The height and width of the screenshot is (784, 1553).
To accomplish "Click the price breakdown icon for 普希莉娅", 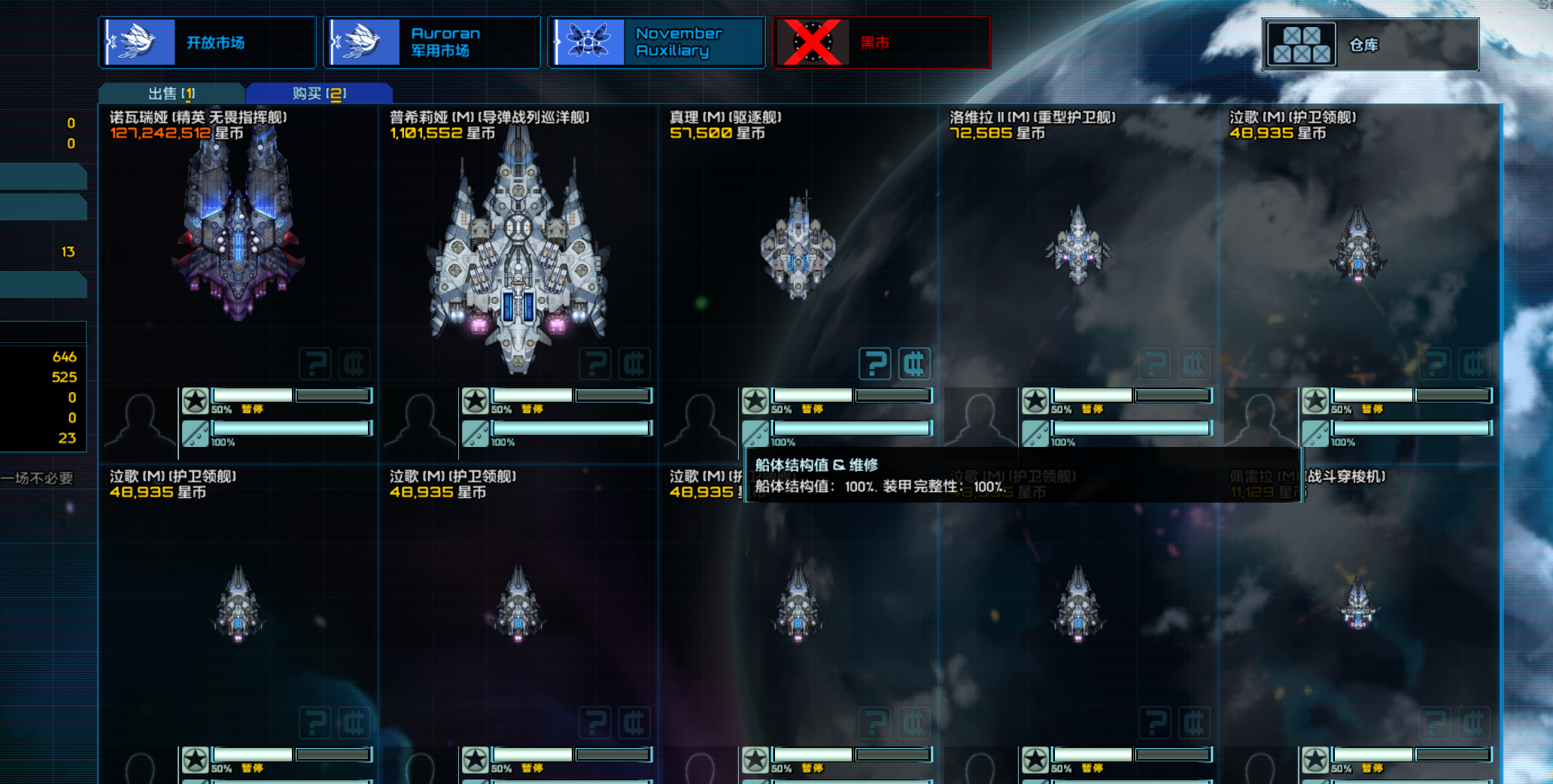I will click(636, 363).
